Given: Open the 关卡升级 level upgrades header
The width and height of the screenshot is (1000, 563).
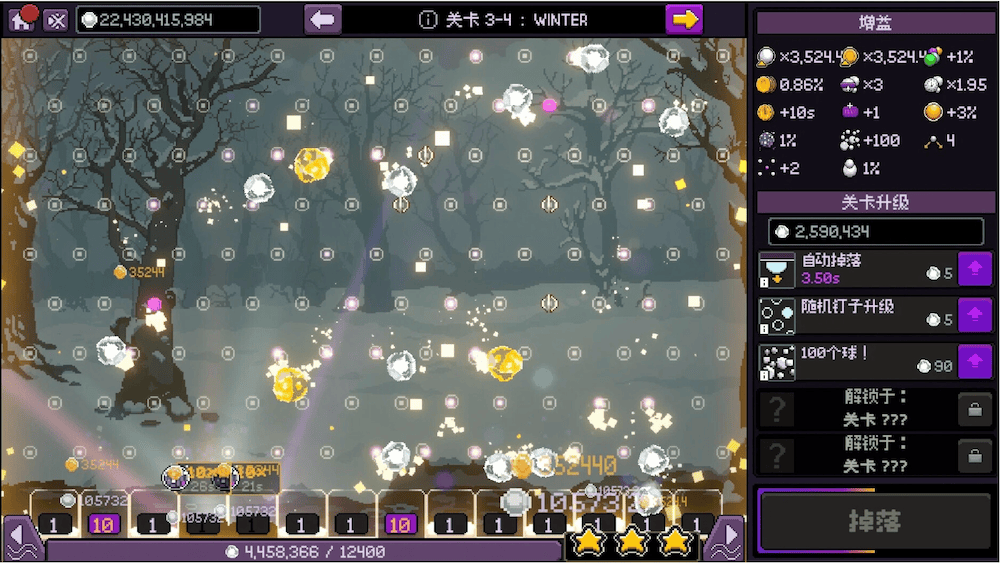Looking at the screenshot, I should tap(873, 202).
